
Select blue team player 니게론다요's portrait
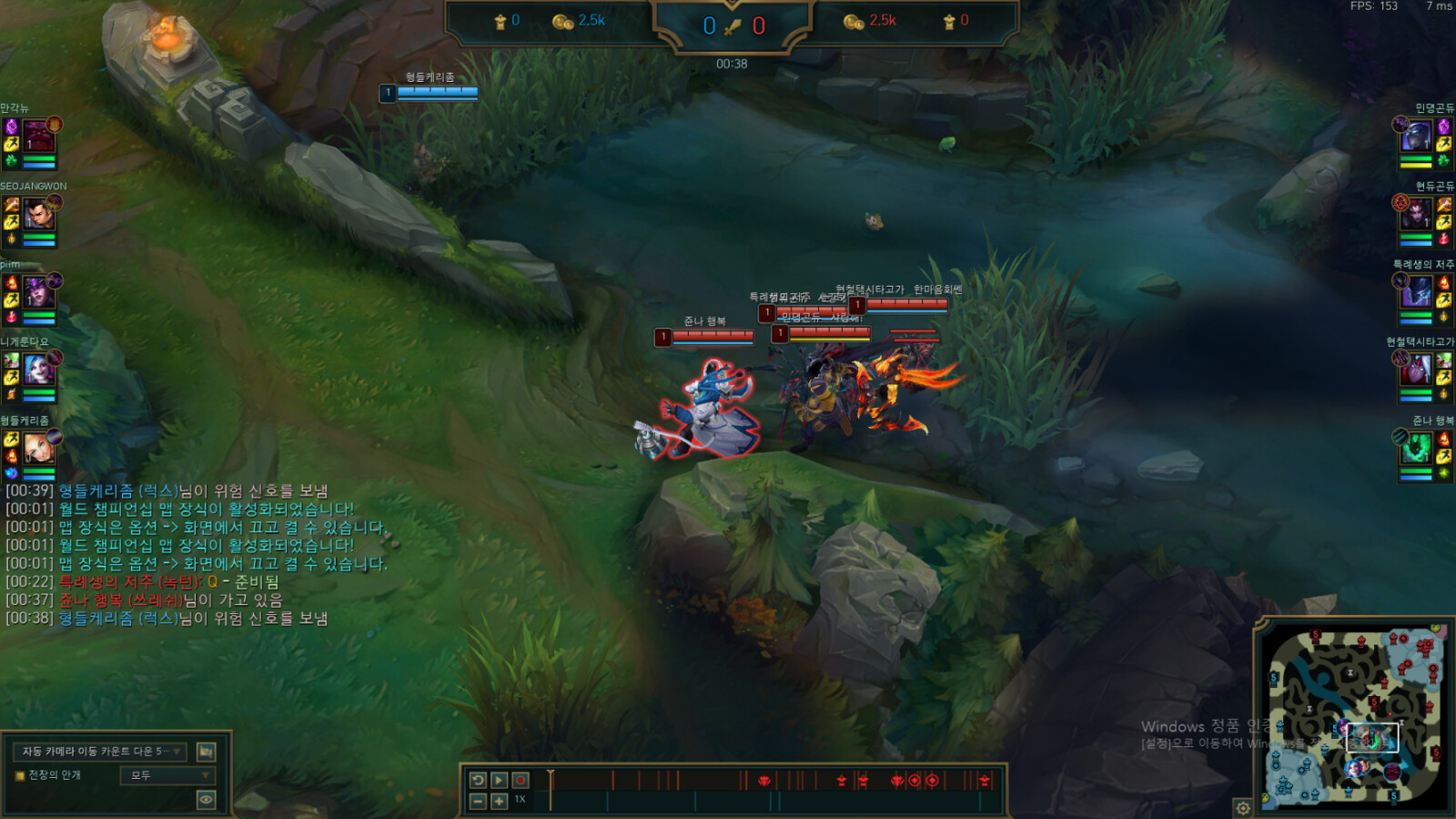tap(39, 370)
